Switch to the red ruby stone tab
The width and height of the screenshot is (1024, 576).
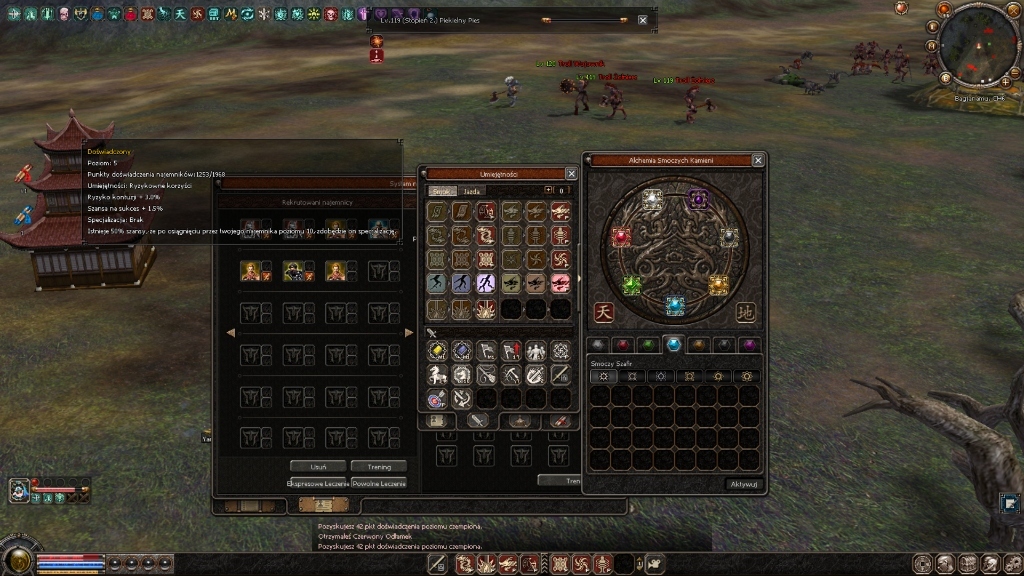pos(623,344)
